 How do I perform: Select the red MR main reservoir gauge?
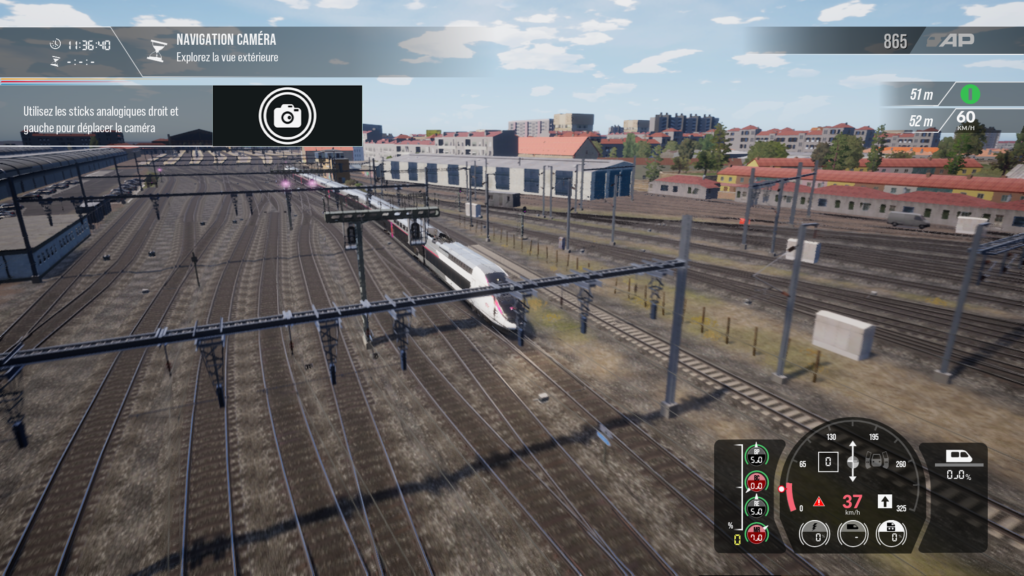755,535
